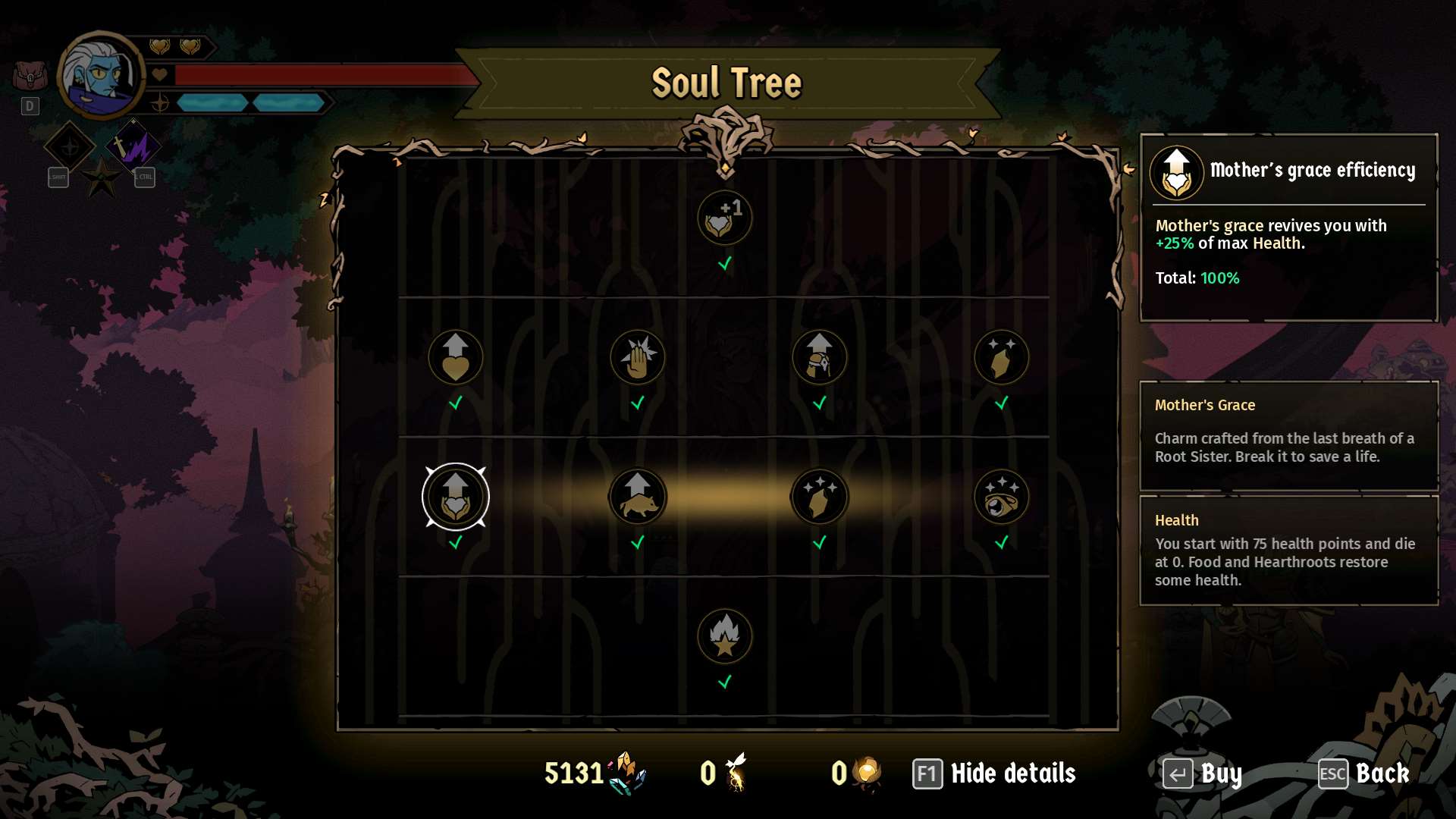Screen dimensions: 1456x819
Task: Click the character portrait
Action: click(100, 76)
